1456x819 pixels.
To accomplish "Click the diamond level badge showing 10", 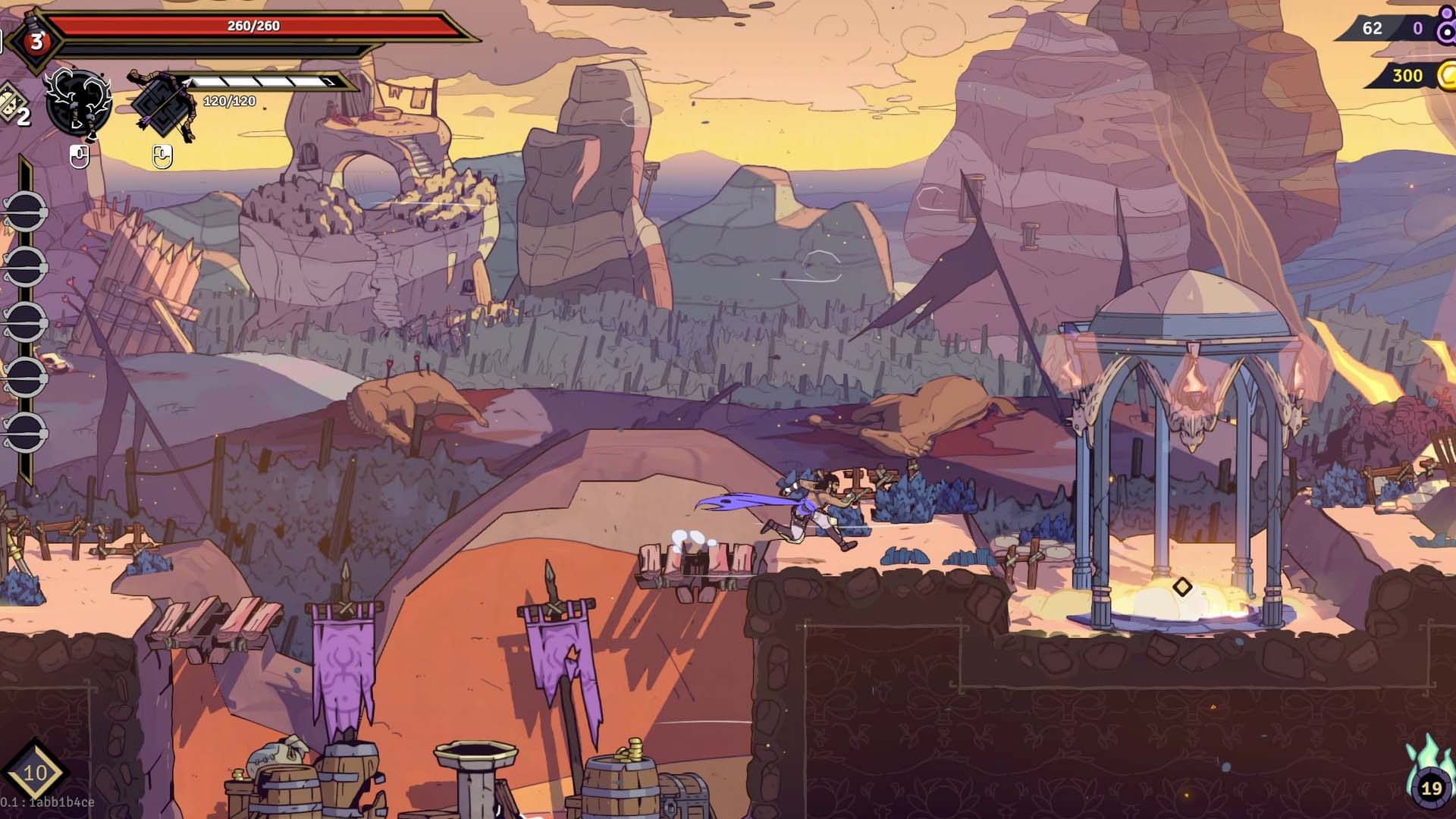I will click(x=35, y=773).
